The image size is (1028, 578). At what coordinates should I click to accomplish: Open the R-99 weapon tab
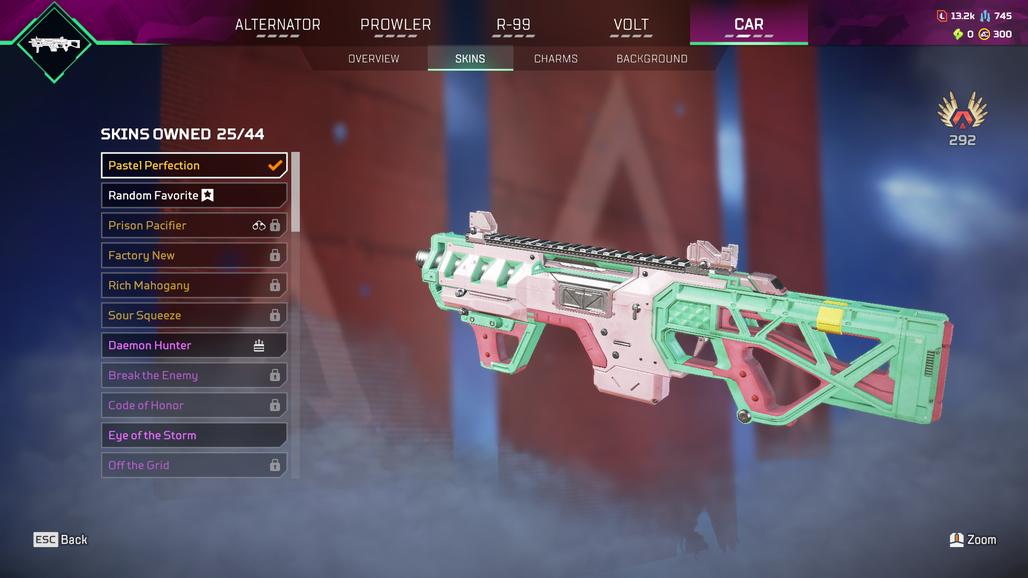tap(513, 25)
